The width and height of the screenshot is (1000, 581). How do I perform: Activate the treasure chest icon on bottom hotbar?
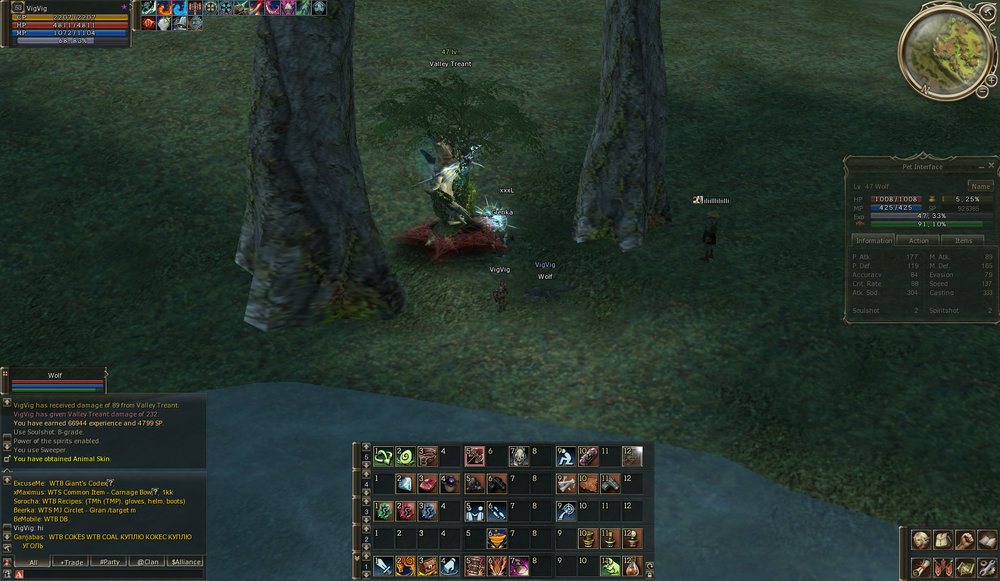coord(428,566)
